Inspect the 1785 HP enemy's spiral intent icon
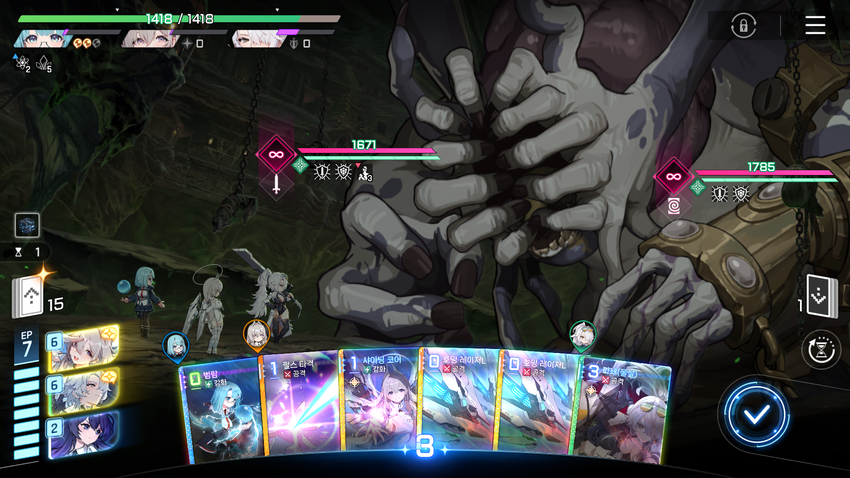The width and height of the screenshot is (850, 478). pos(674,205)
